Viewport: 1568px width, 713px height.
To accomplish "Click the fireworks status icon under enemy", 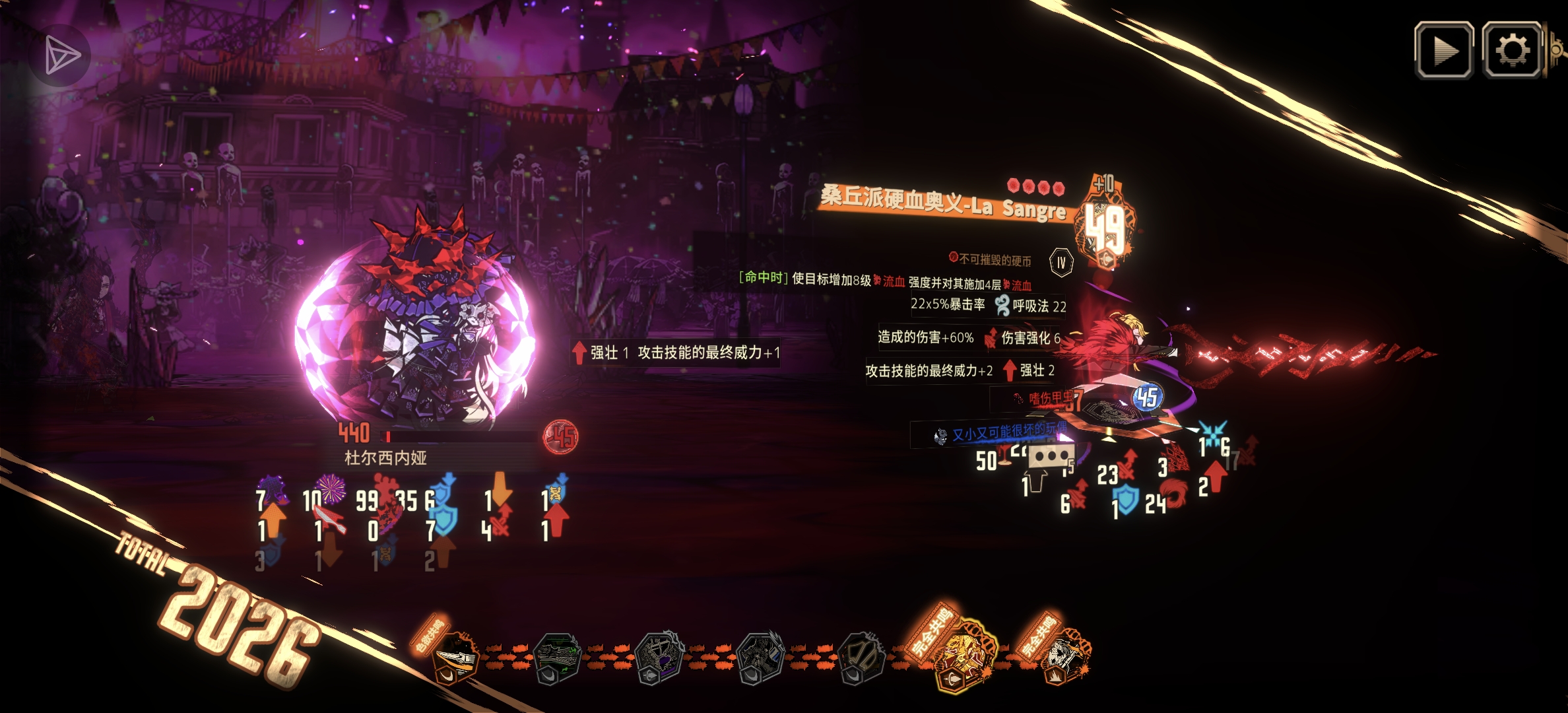I will [331, 489].
